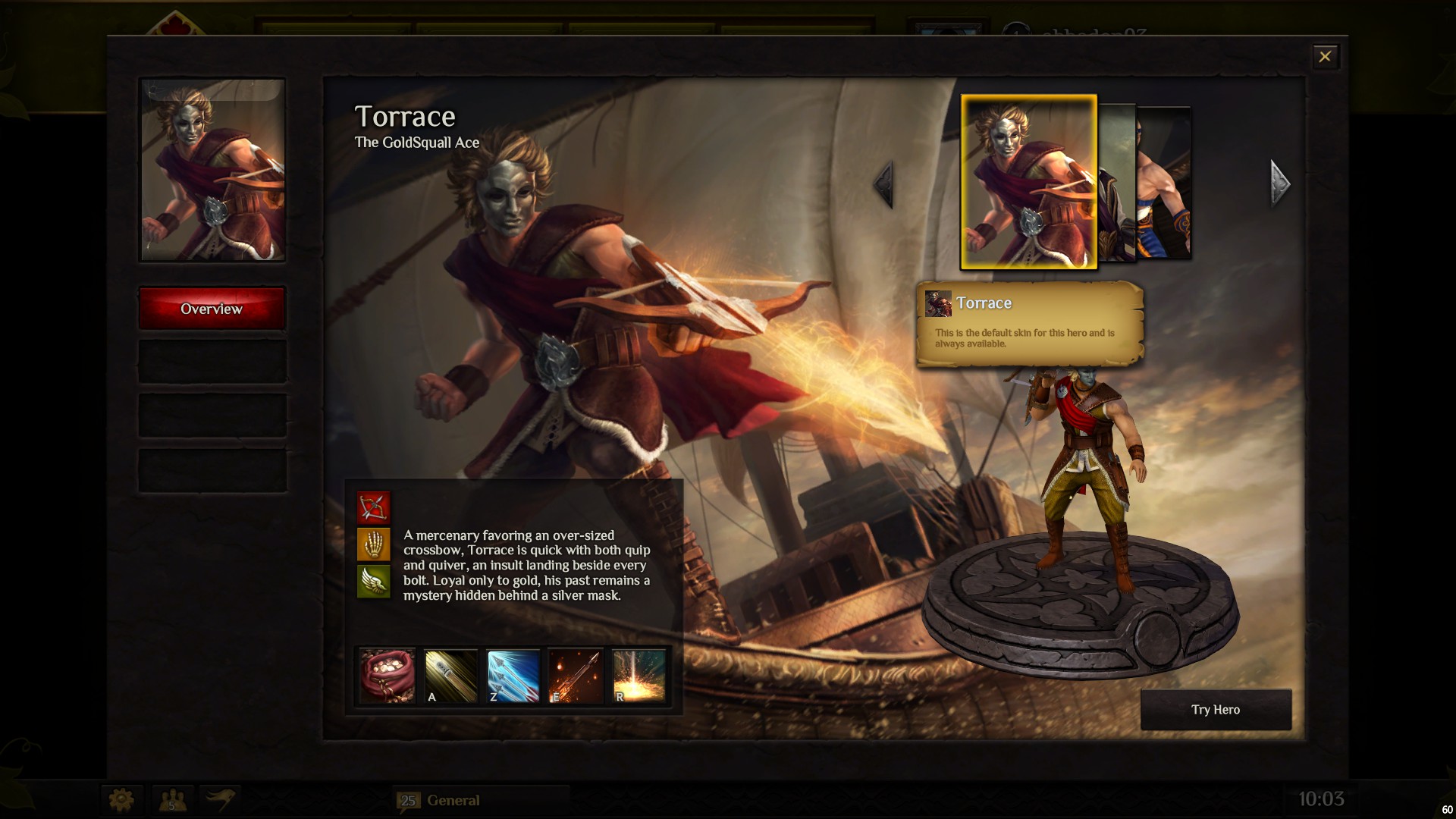This screenshot has height=819, width=1456.
Task: View the Z triple-arrow ability icon
Action: pyautogui.click(x=513, y=676)
